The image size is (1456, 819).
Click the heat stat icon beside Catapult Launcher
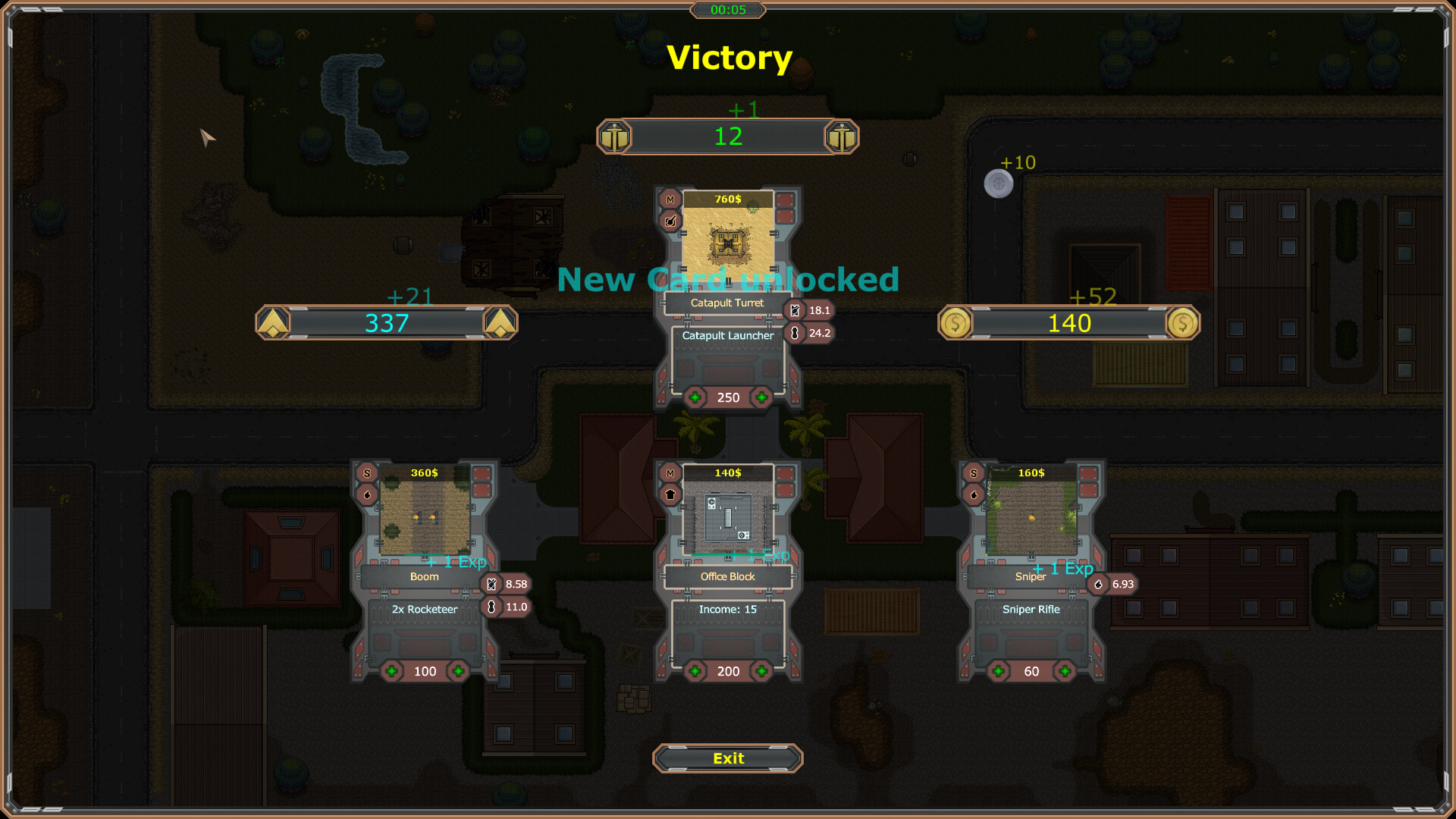[x=795, y=332]
